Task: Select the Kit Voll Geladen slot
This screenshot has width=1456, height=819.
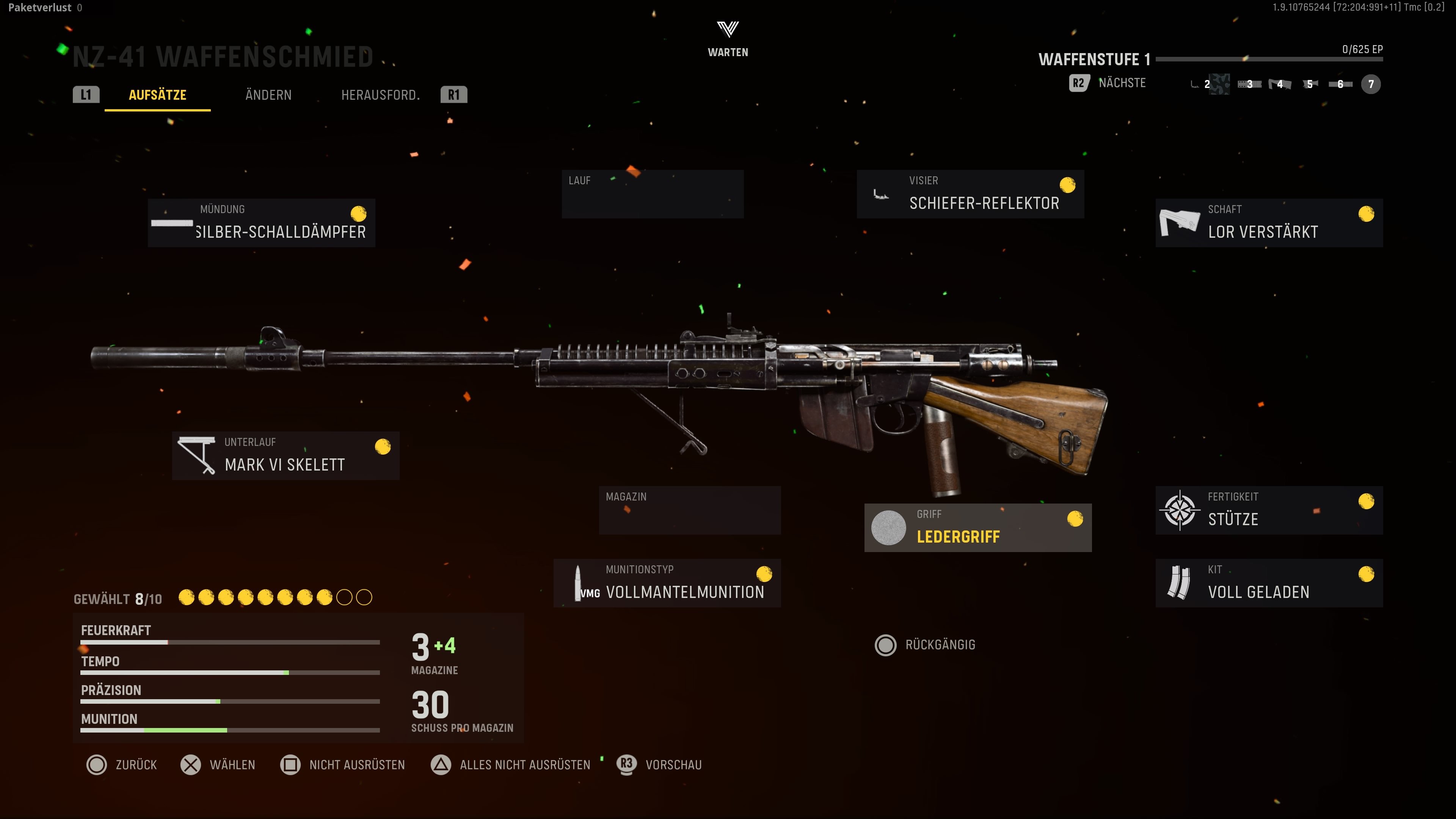Action: coord(1269,583)
